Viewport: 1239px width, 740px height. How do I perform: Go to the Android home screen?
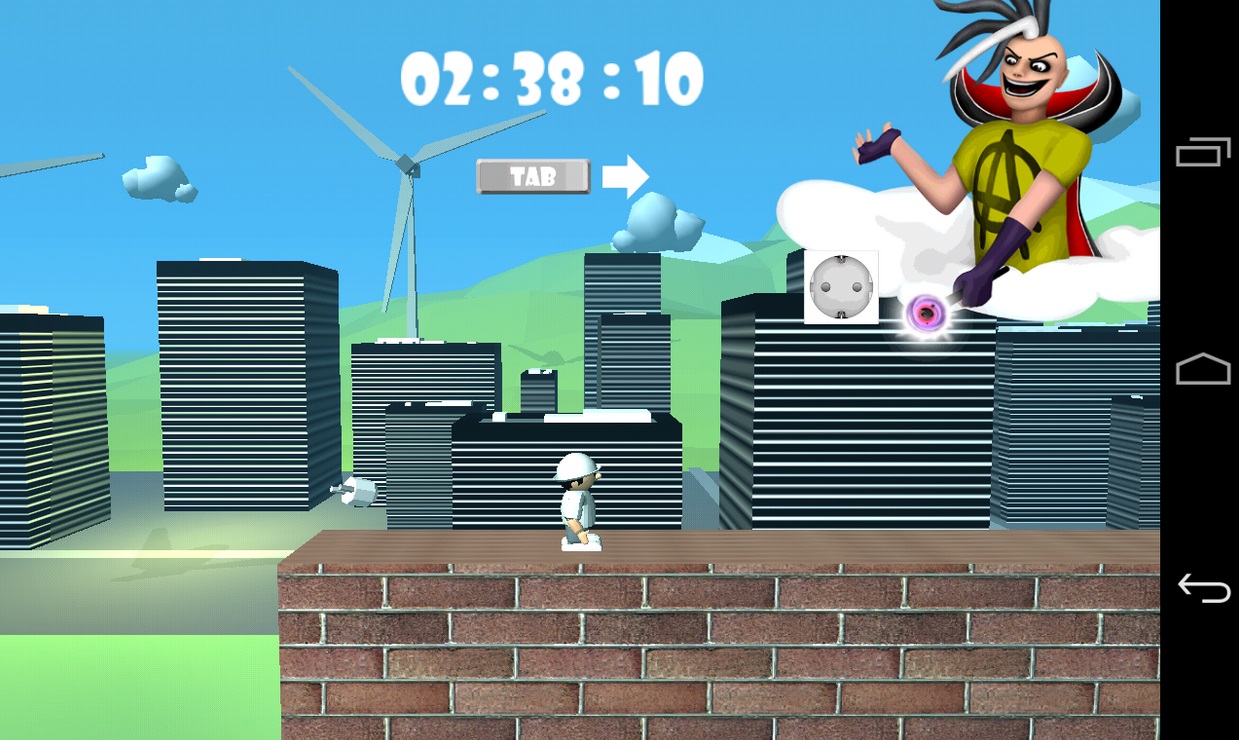coord(1203,369)
